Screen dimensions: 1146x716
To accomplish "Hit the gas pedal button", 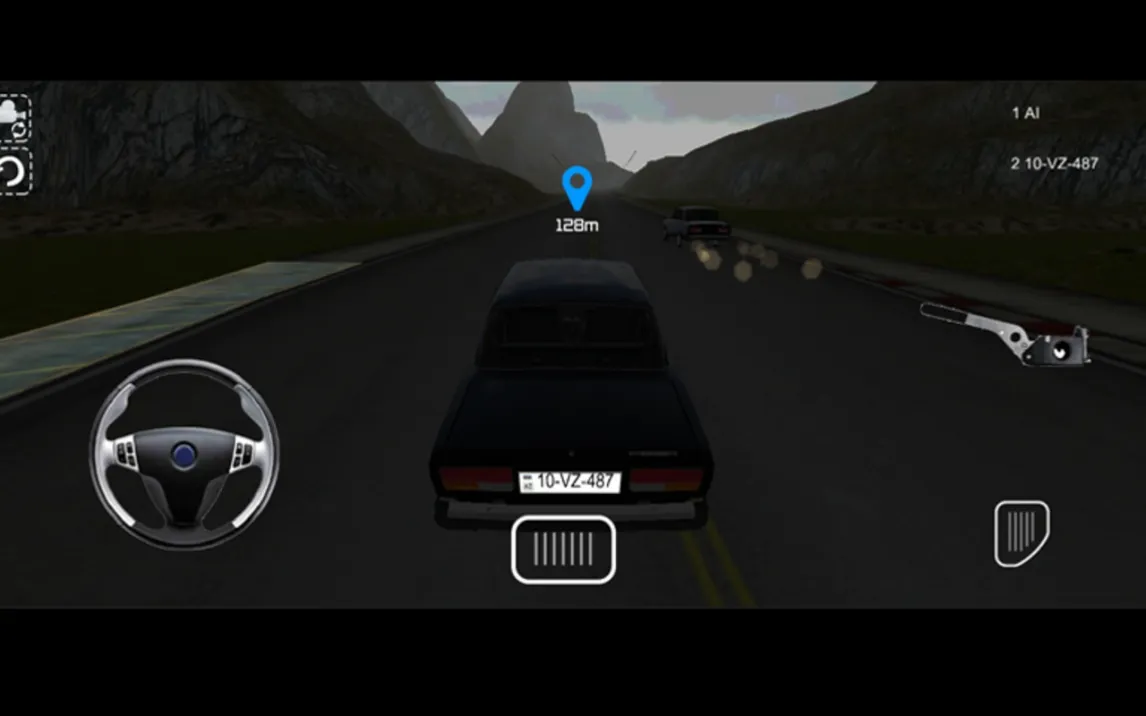I will [1021, 533].
